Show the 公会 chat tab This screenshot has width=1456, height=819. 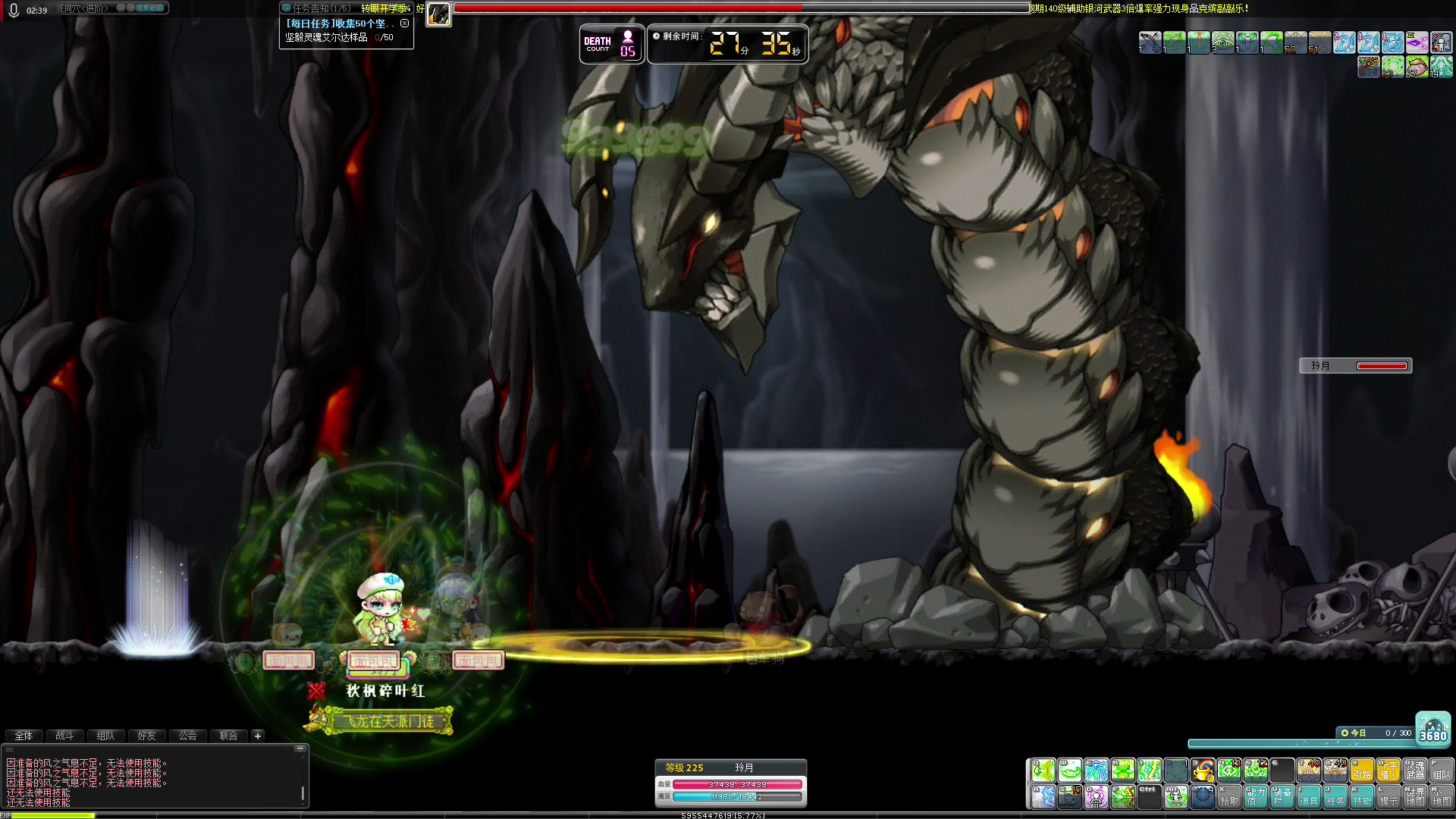tap(187, 736)
